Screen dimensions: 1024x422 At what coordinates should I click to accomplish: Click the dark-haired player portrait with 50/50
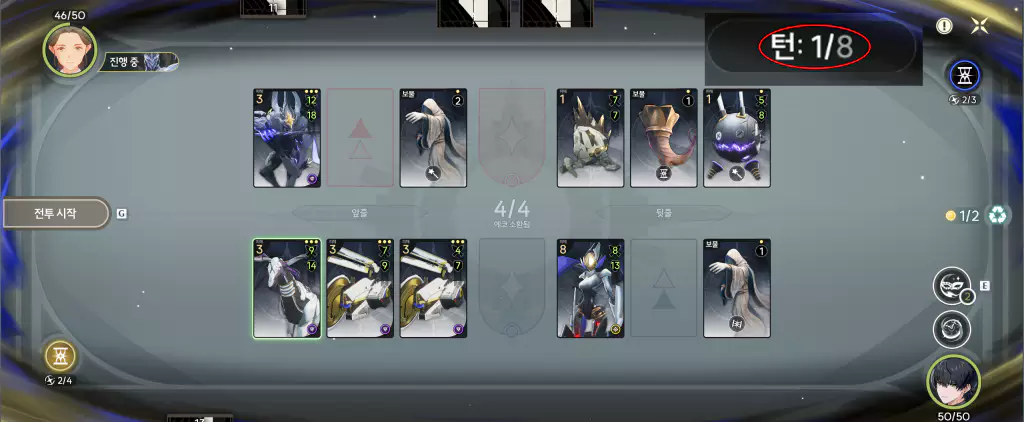pos(953,380)
